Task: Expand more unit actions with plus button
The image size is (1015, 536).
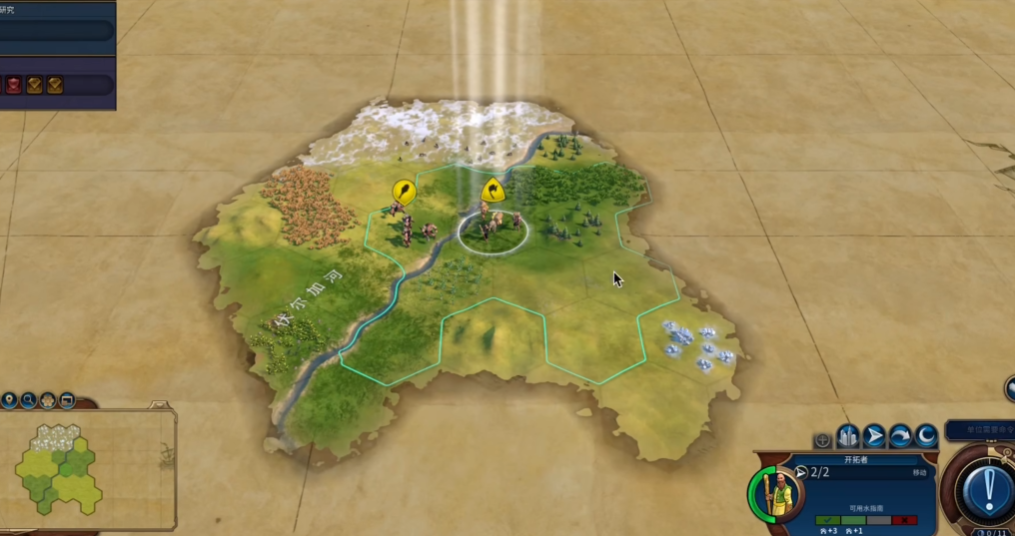Action: tap(822, 439)
